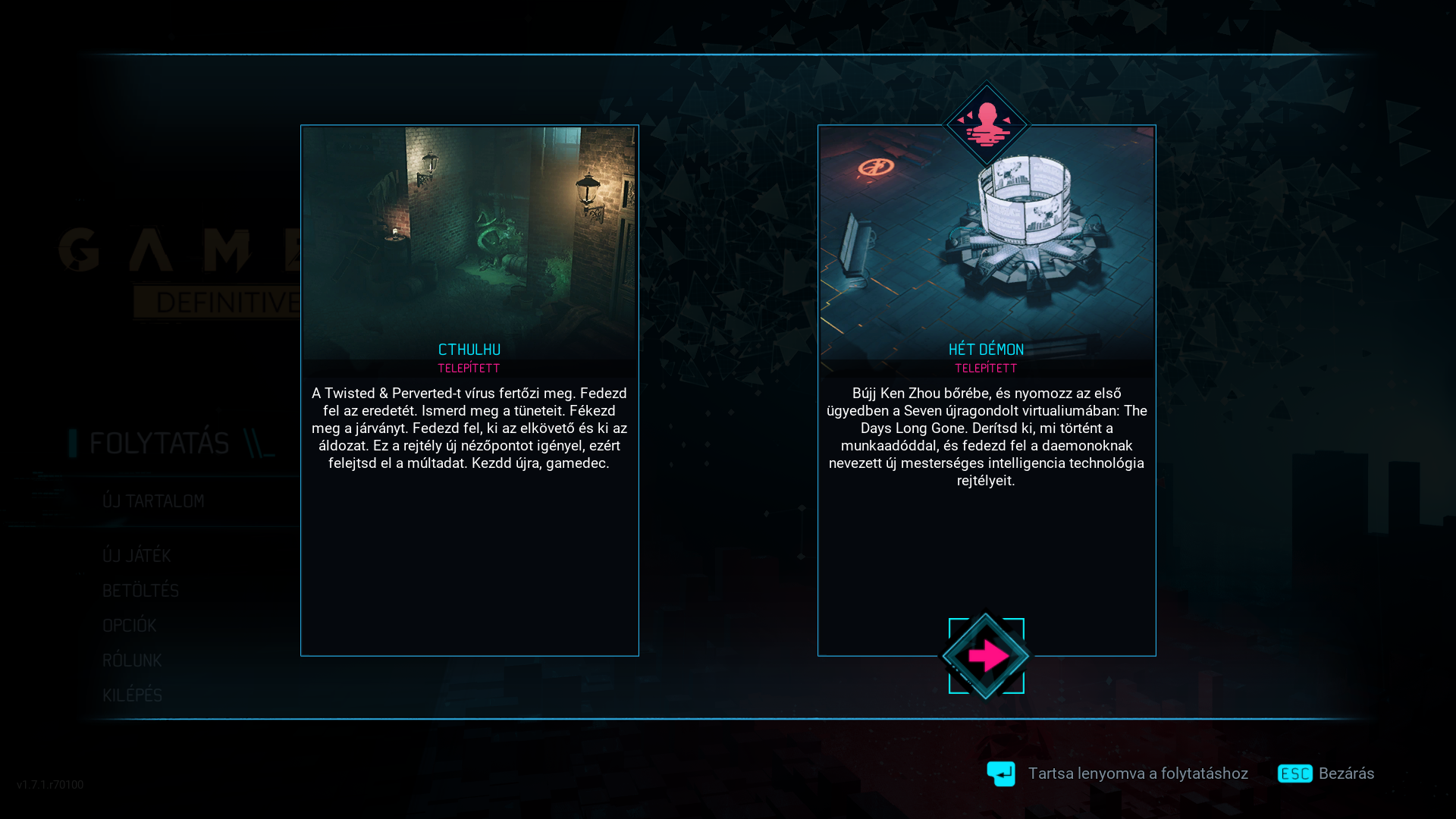The width and height of the screenshot is (1456, 819).
Task: Select the Cthulhu content card
Action: (469, 390)
